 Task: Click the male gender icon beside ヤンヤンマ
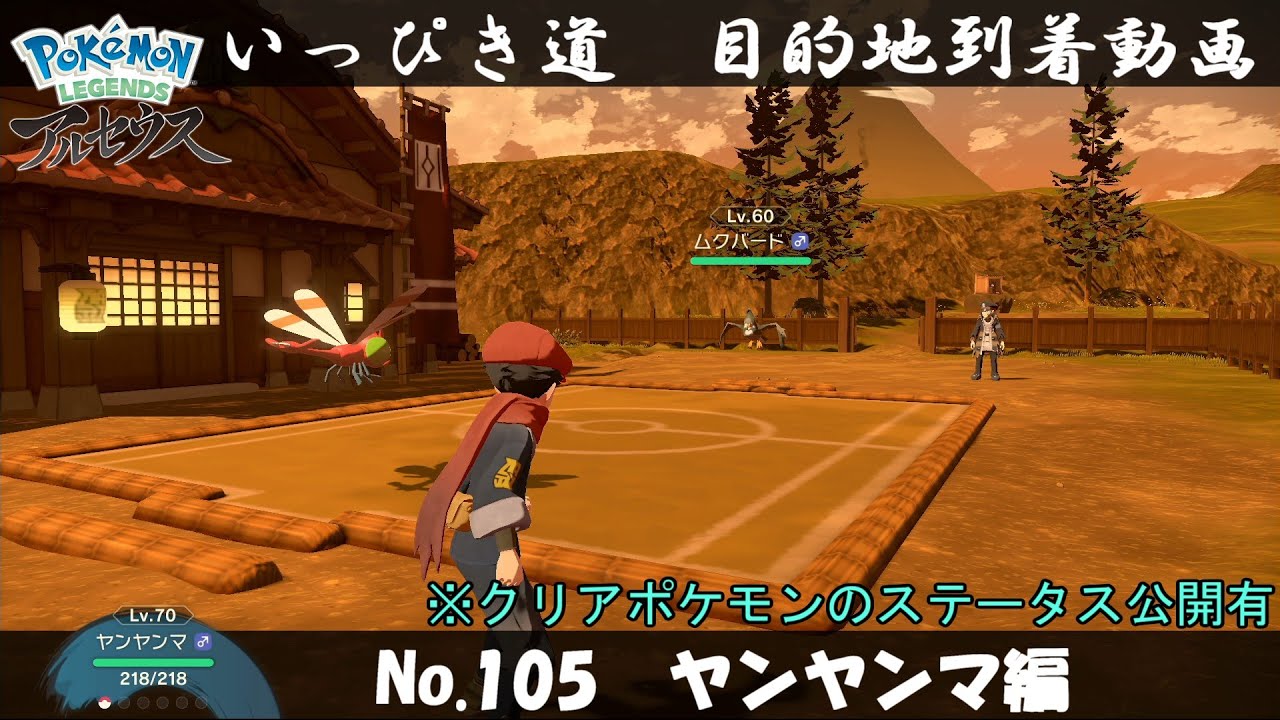coord(202,641)
